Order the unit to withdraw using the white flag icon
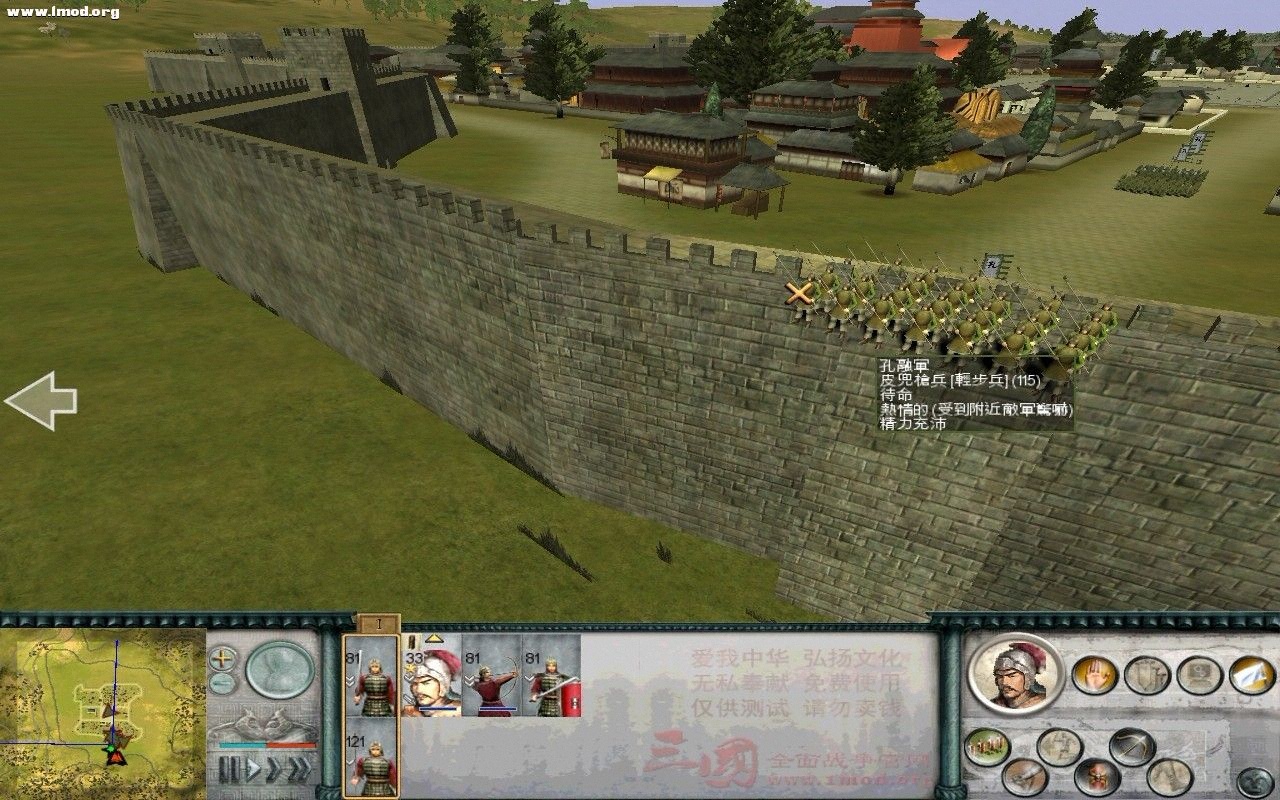Viewport: 1280px width, 800px height. pos(1252,675)
